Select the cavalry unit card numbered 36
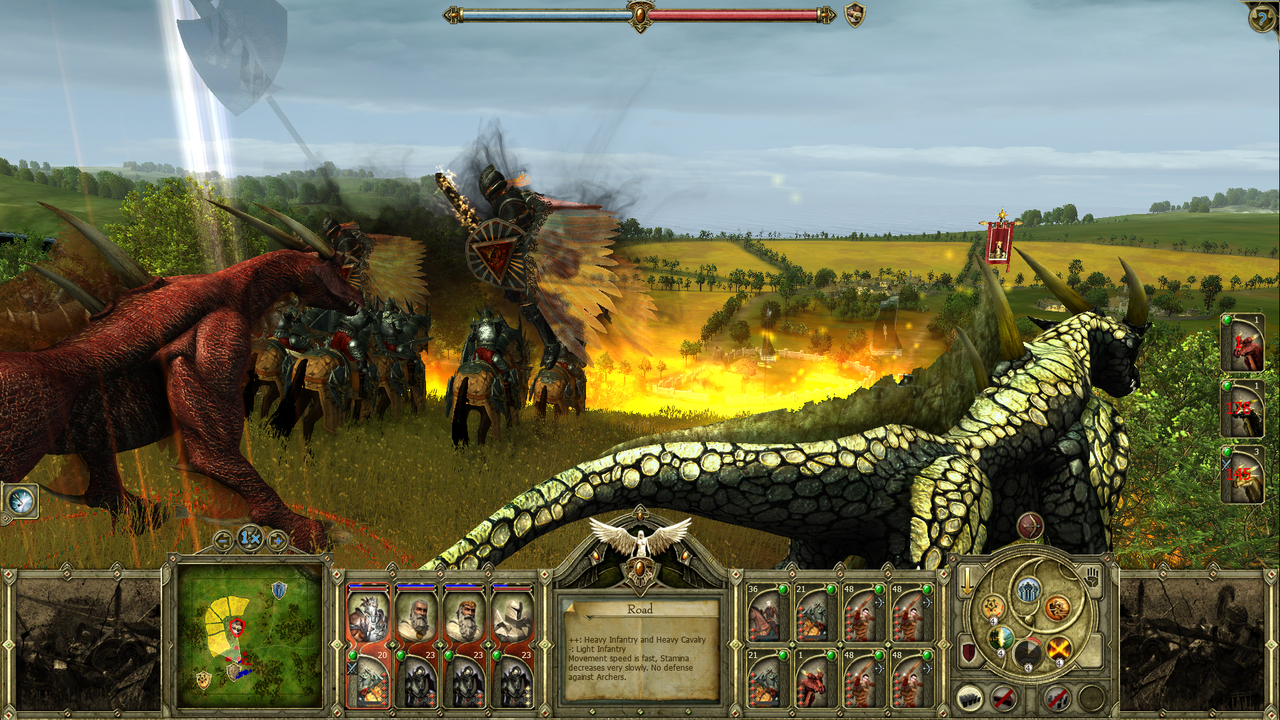The image size is (1280, 720). tap(768, 615)
